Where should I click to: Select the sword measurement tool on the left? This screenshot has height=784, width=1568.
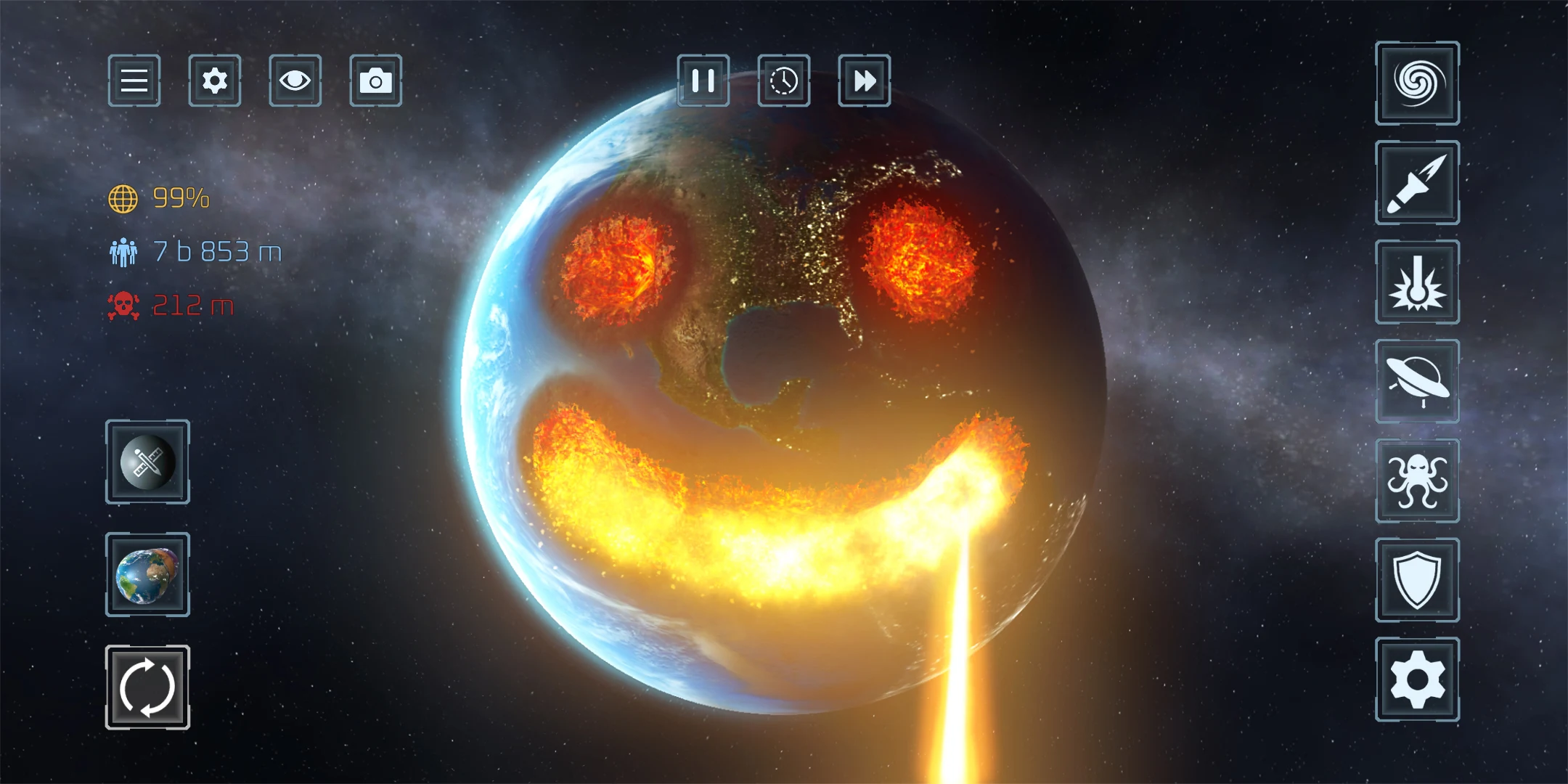[147, 463]
